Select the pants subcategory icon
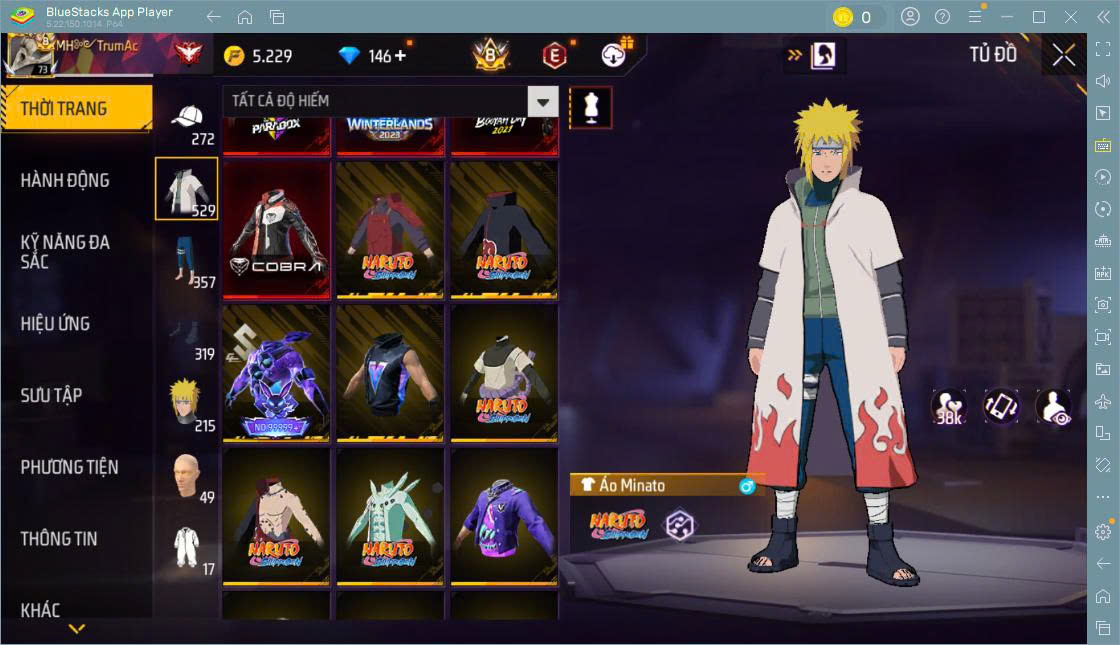Screen dimensions: 1120x645 point(187,261)
